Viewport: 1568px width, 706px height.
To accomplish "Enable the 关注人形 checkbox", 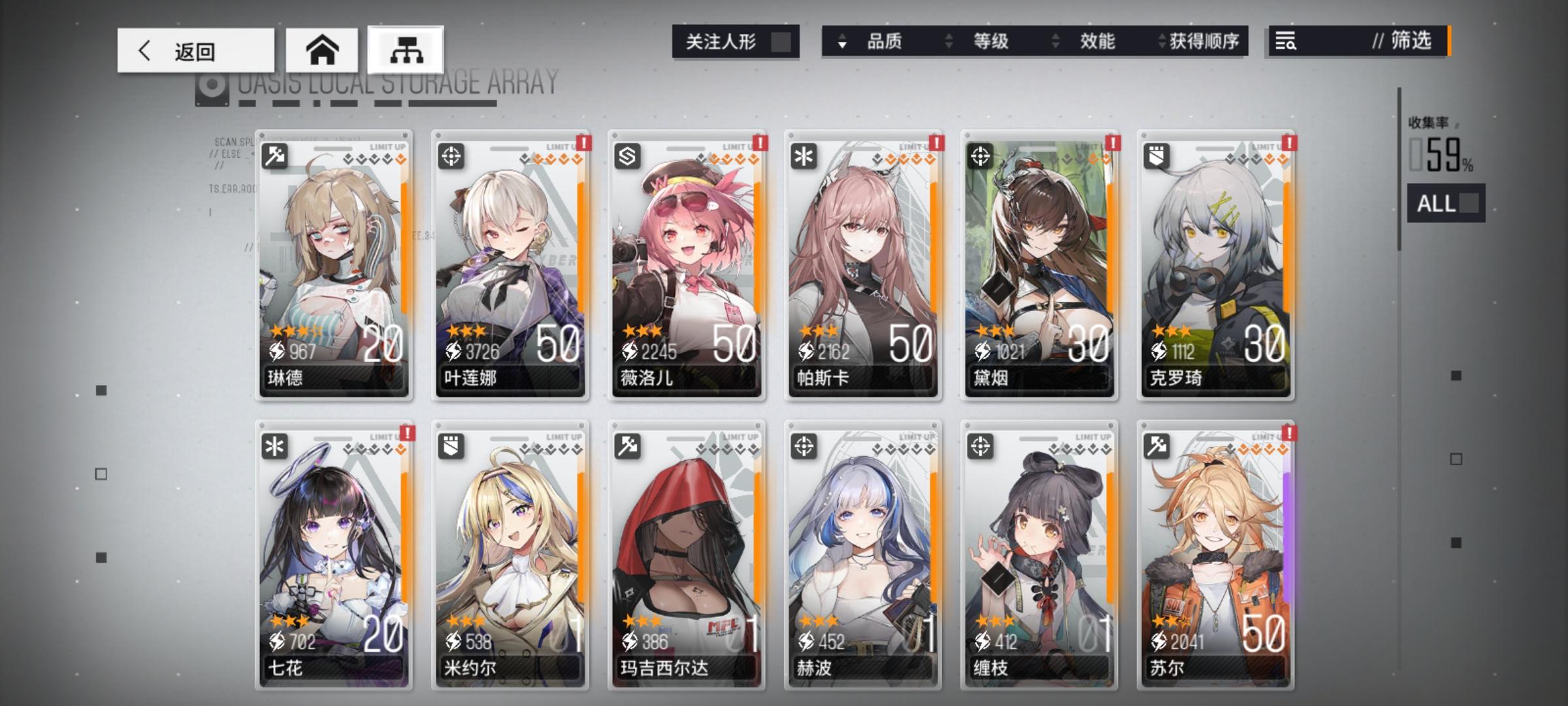I will [783, 41].
